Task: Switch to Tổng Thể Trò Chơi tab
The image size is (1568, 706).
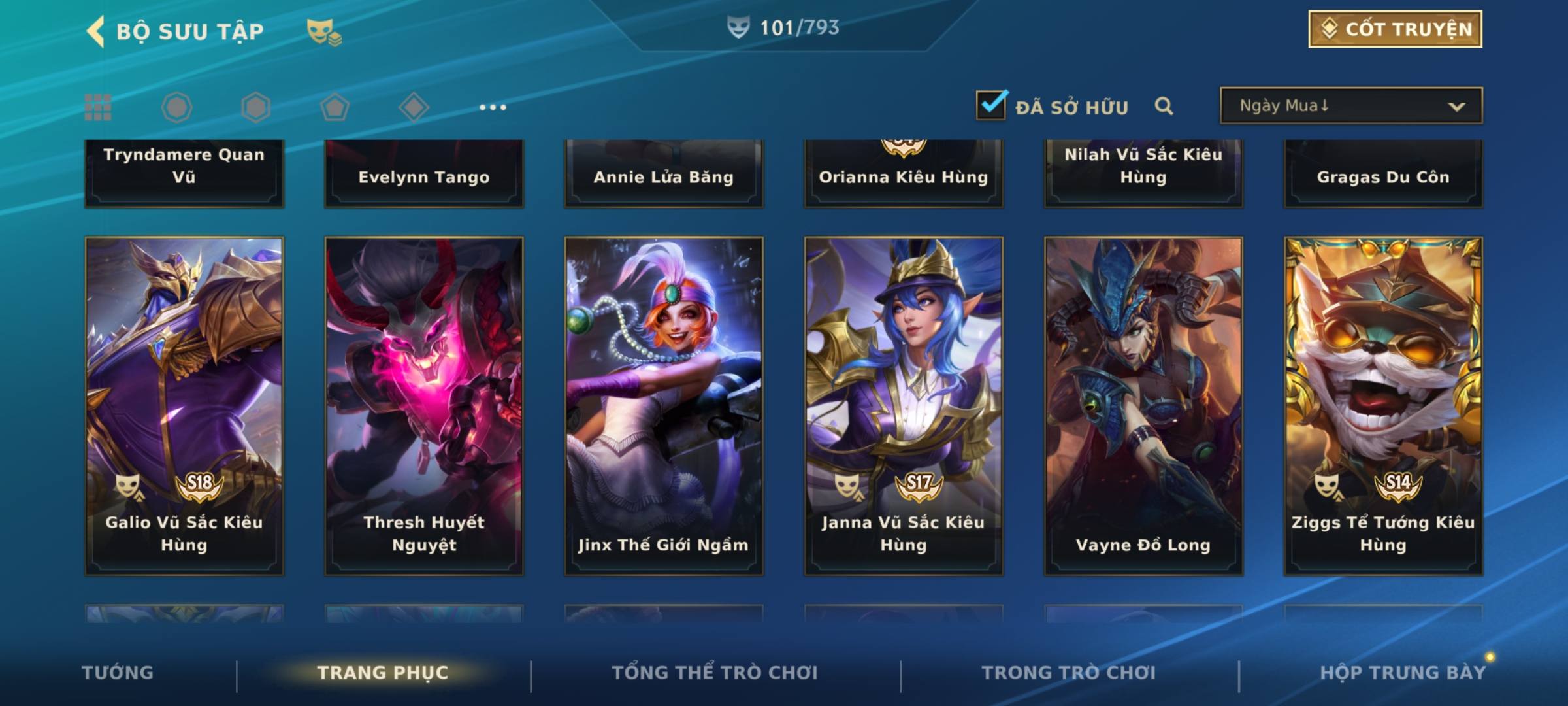Action: (x=715, y=673)
